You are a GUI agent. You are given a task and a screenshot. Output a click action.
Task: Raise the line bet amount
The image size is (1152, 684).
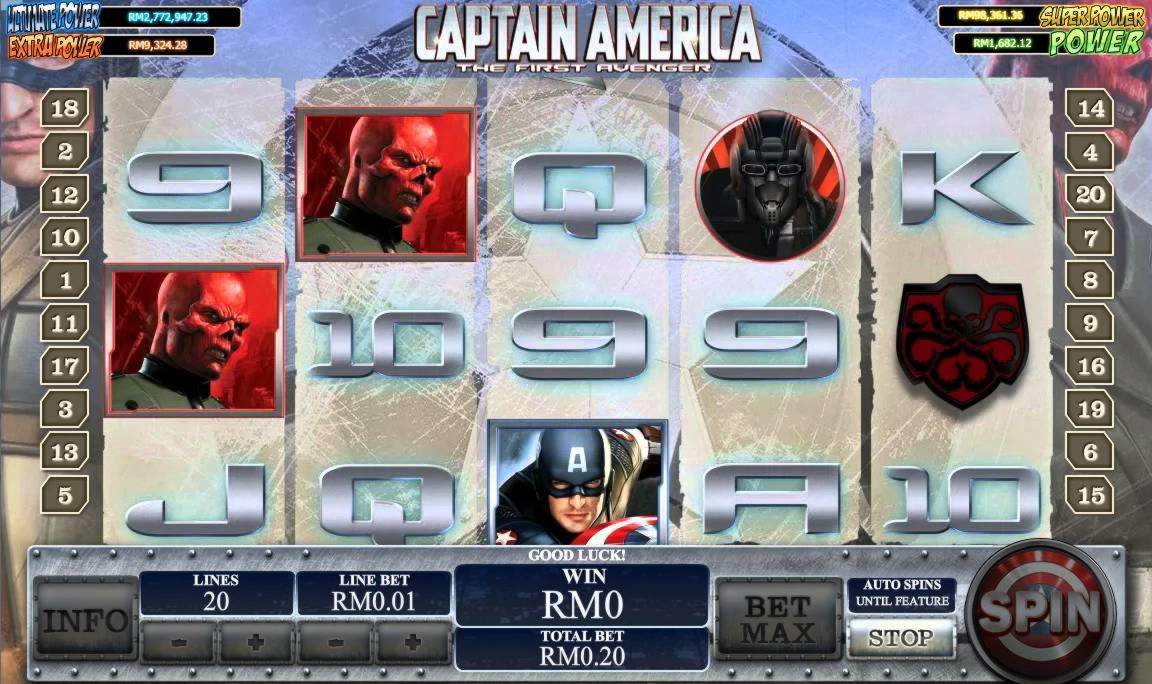[x=413, y=641]
